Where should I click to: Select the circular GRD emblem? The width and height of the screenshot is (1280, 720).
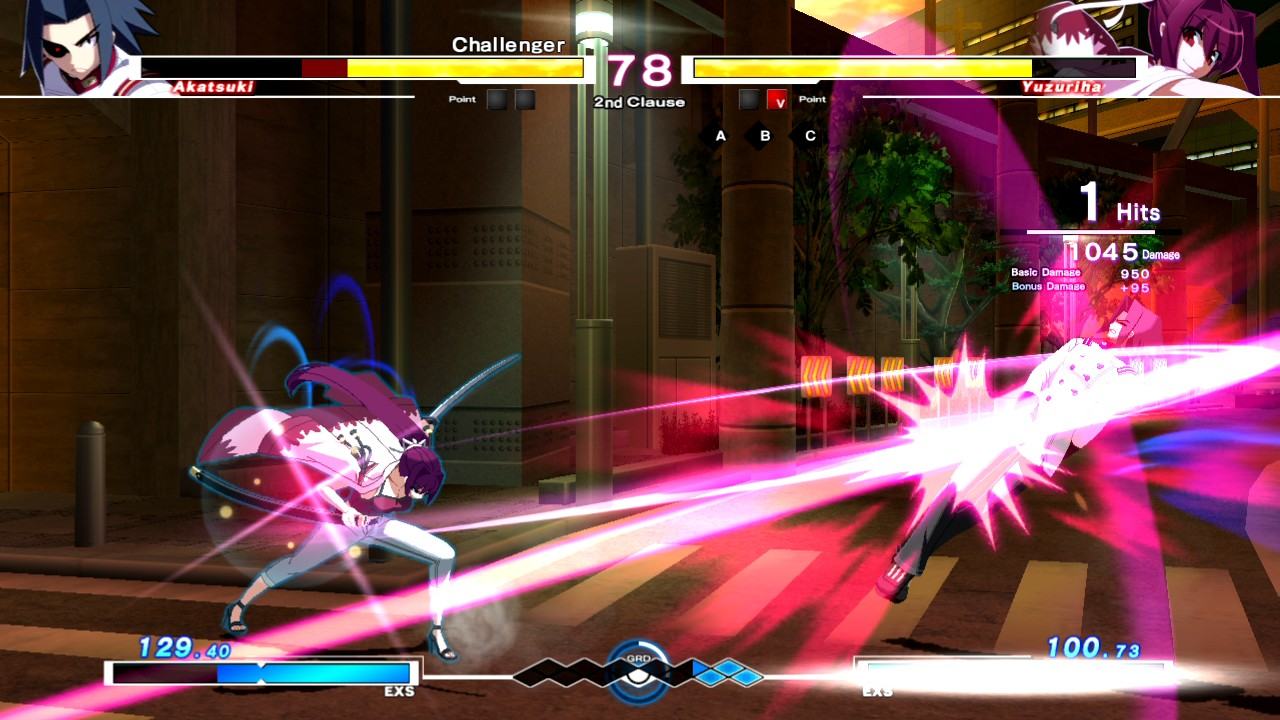(638, 668)
